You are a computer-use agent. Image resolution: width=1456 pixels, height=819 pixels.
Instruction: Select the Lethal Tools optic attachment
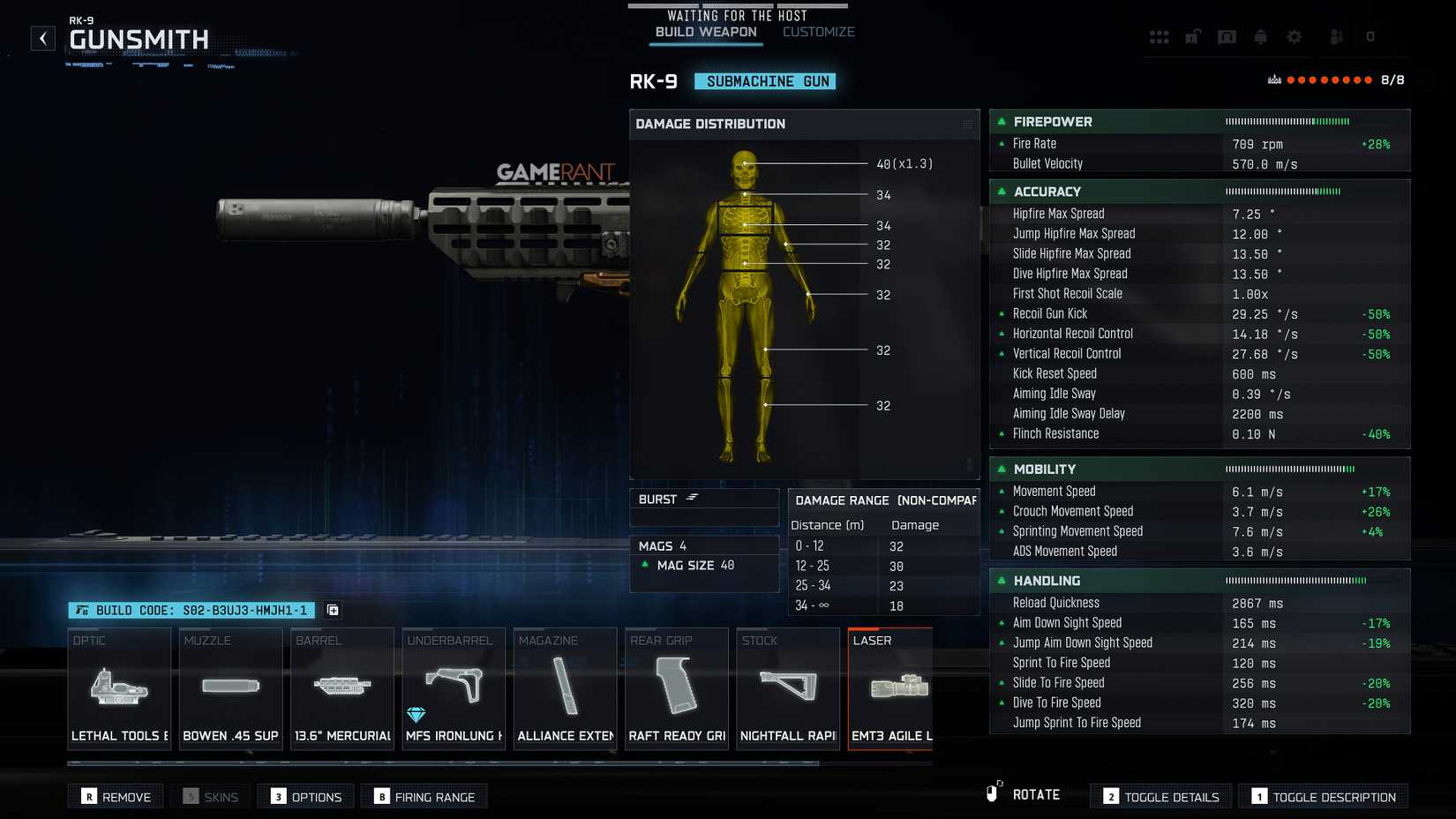[118, 688]
